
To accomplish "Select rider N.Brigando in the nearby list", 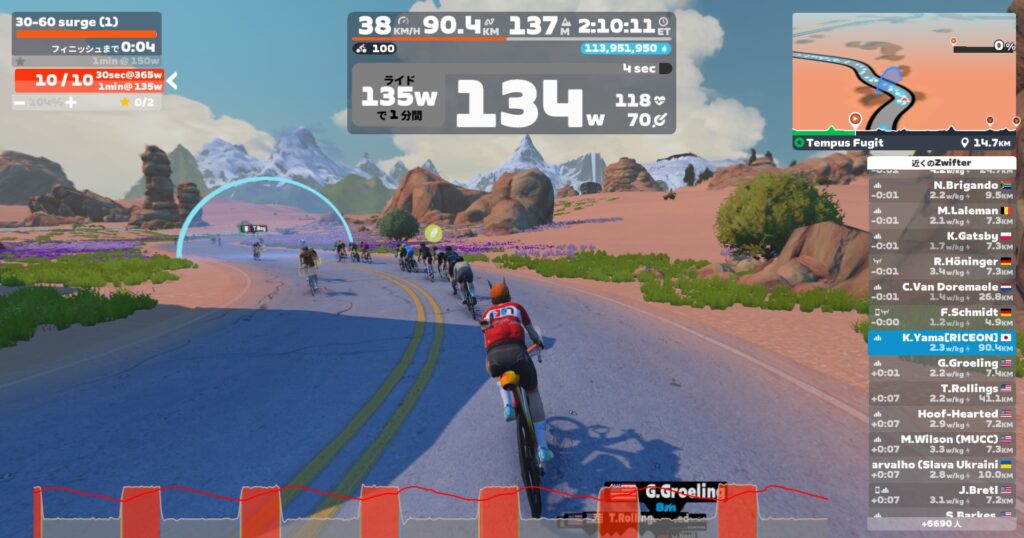I will (941, 190).
